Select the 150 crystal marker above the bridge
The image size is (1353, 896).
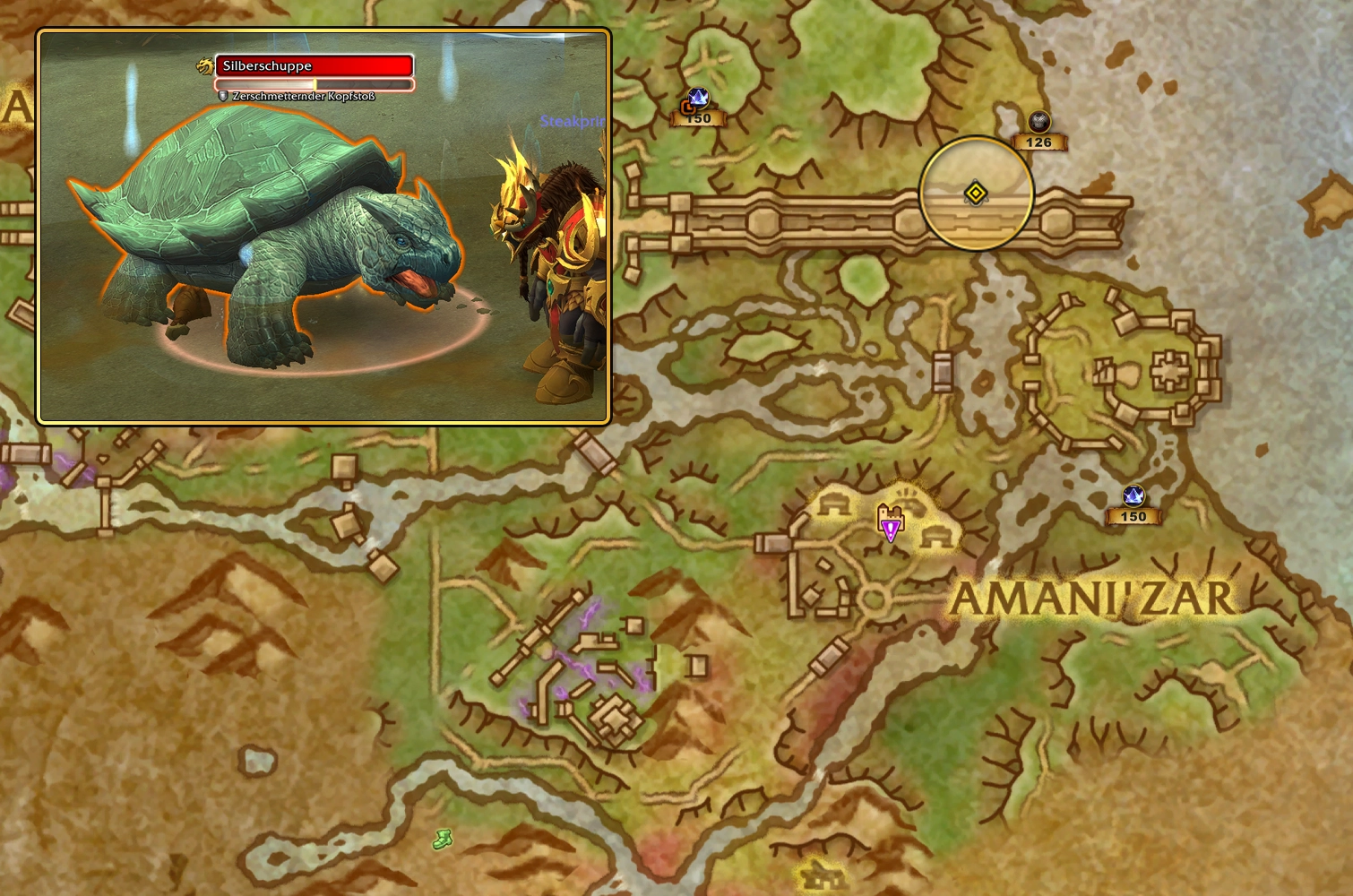[x=697, y=100]
